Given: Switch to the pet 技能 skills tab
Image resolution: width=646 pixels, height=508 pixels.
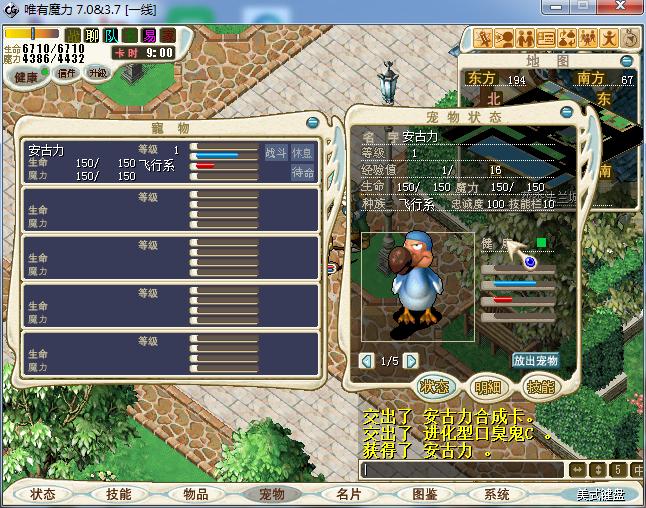Looking at the screenshot, I should click(541, 387).
